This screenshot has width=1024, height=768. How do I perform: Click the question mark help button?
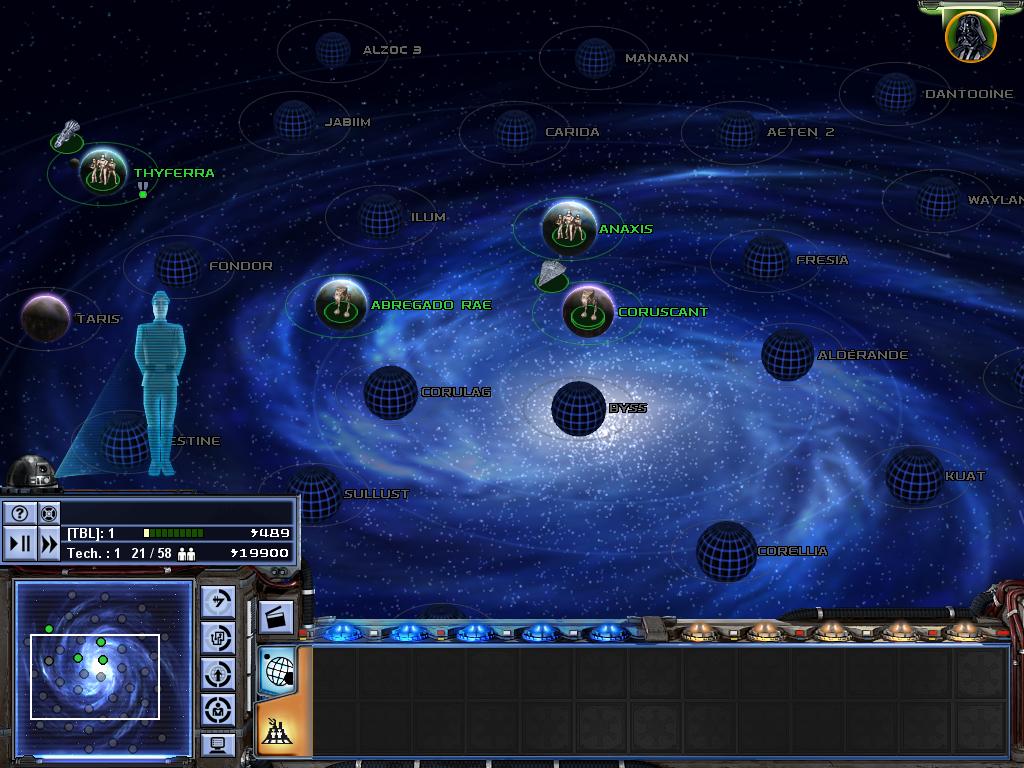[x=19, y=514]
